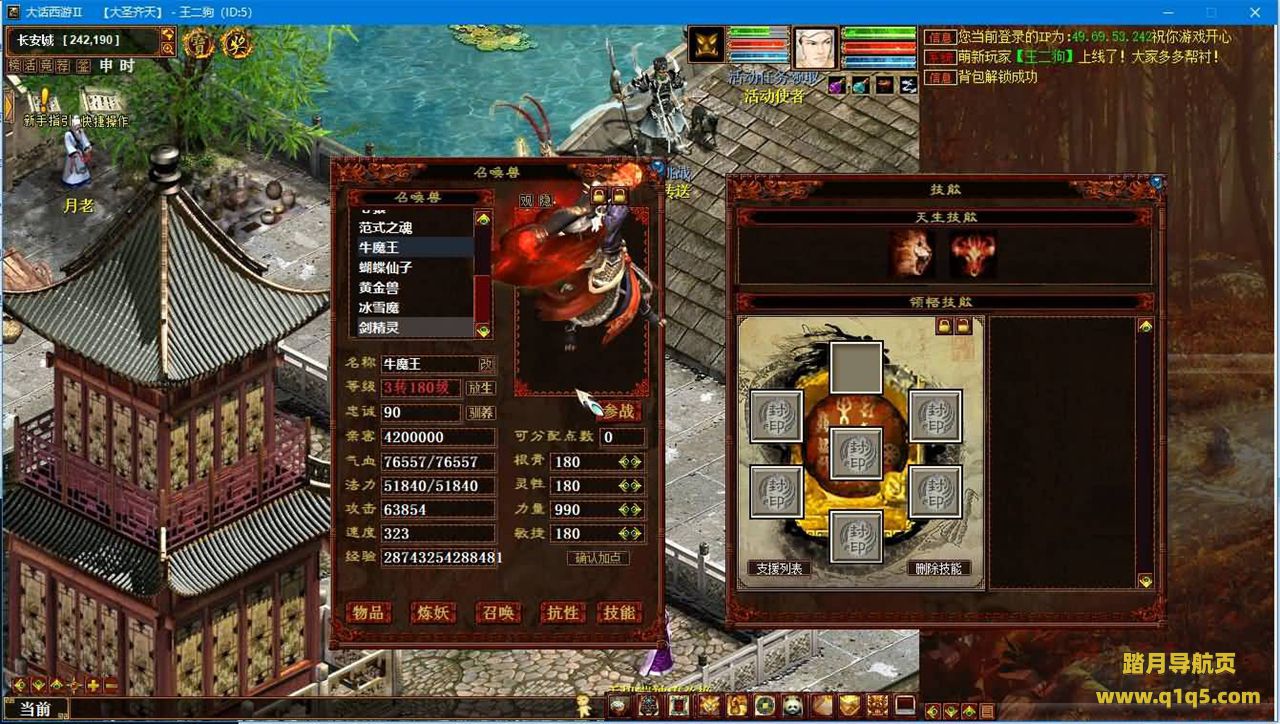Choose 黄金兽 from the summon list
Image resolution: width=1280 pixels, height=724 pixels.
(x=379, y=287)
